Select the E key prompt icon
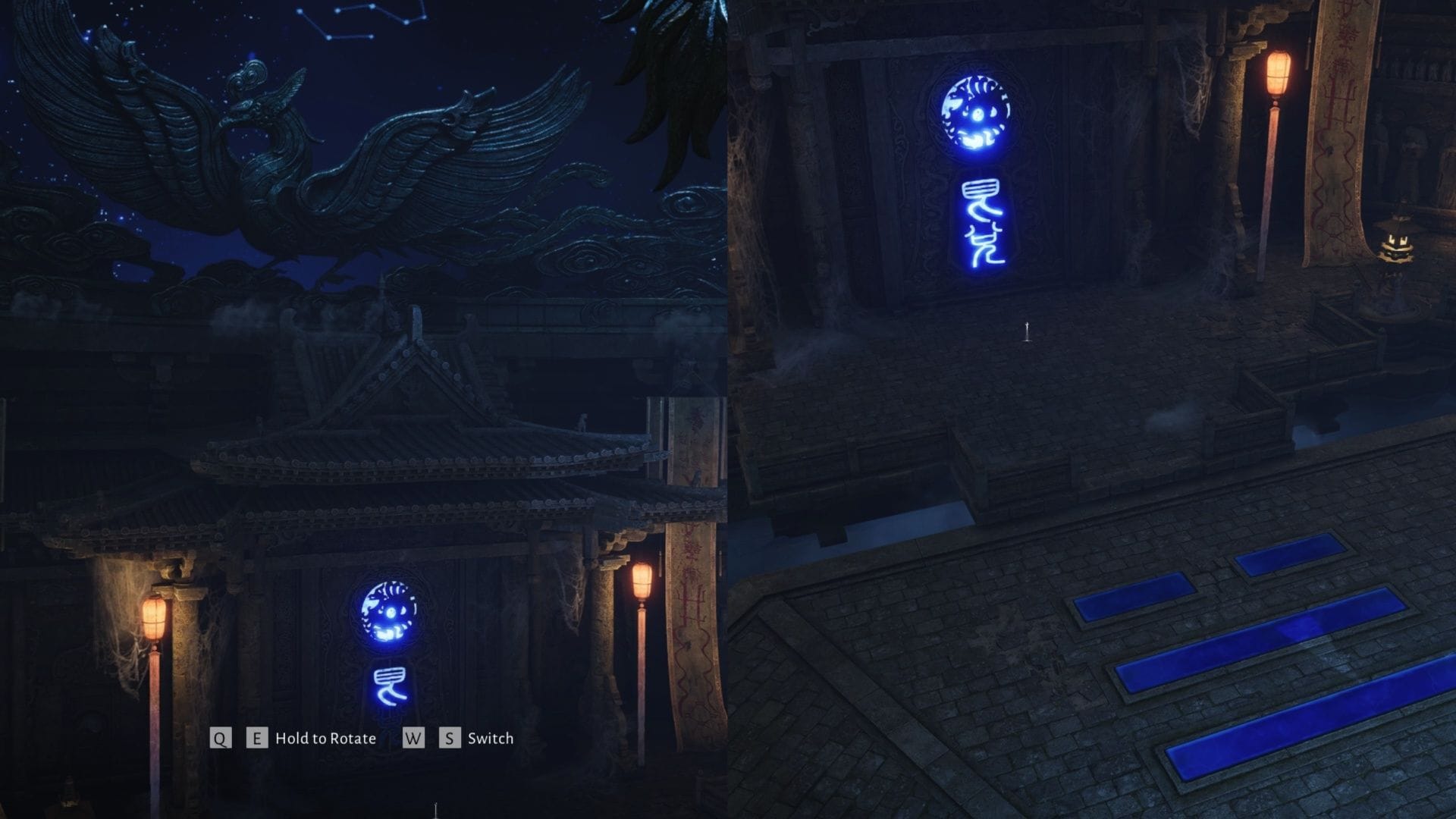1456x819 pixels. click(x=257, y=738)
